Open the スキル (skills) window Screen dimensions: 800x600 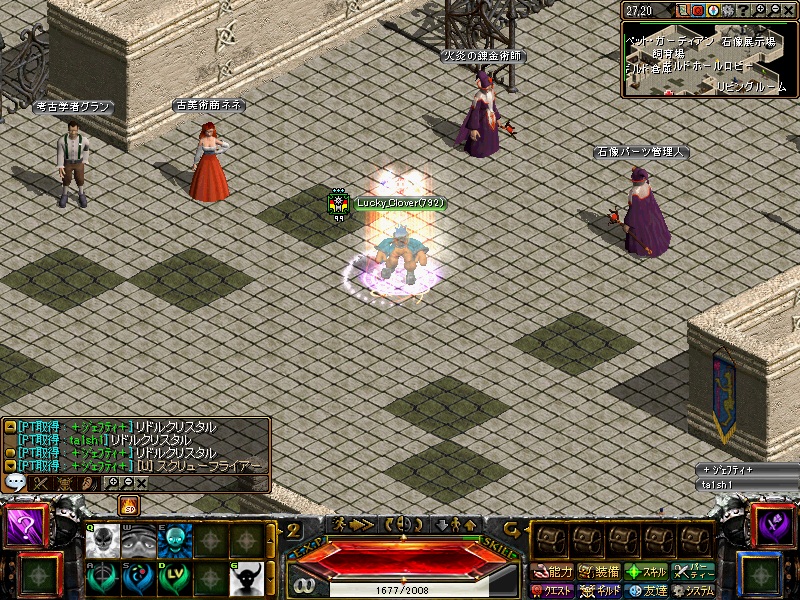645,573
